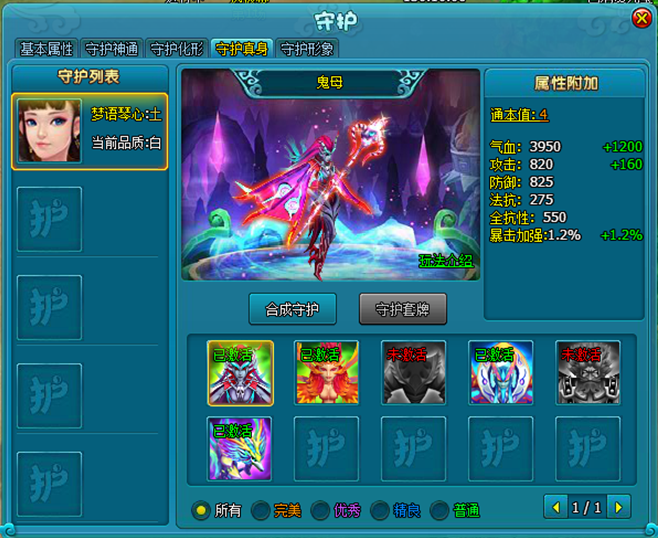Select guardian 梦语琴心 in the list
The image size is (660, 538).
point(89,131)
